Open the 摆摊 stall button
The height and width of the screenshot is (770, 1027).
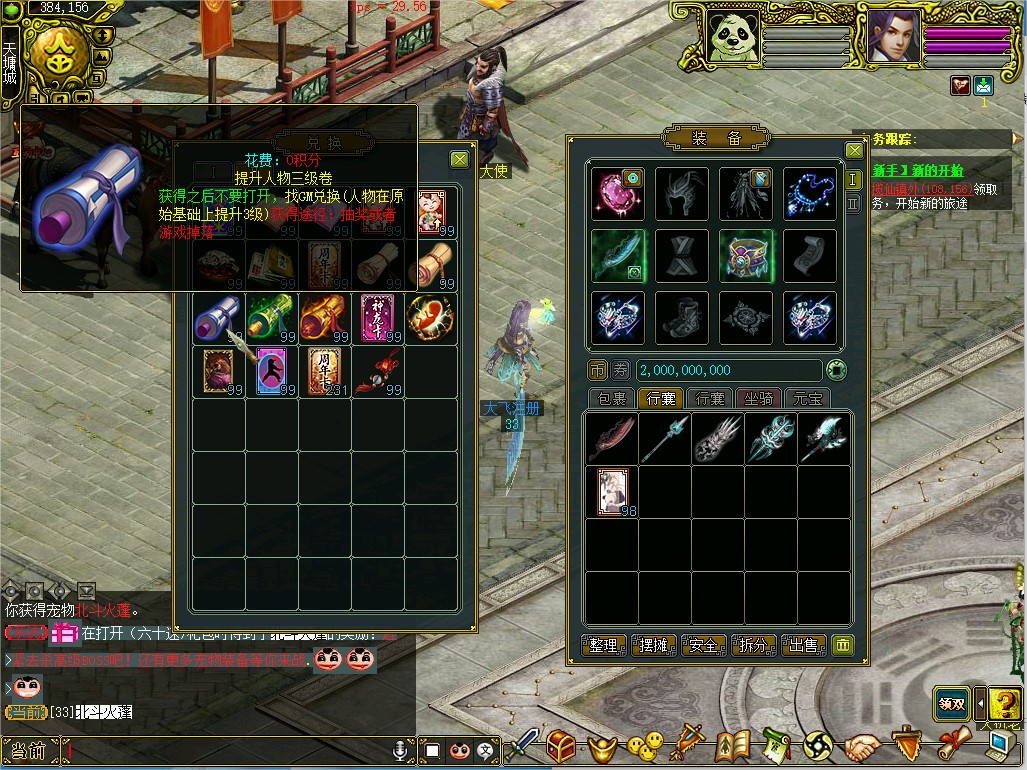(654, 645)
